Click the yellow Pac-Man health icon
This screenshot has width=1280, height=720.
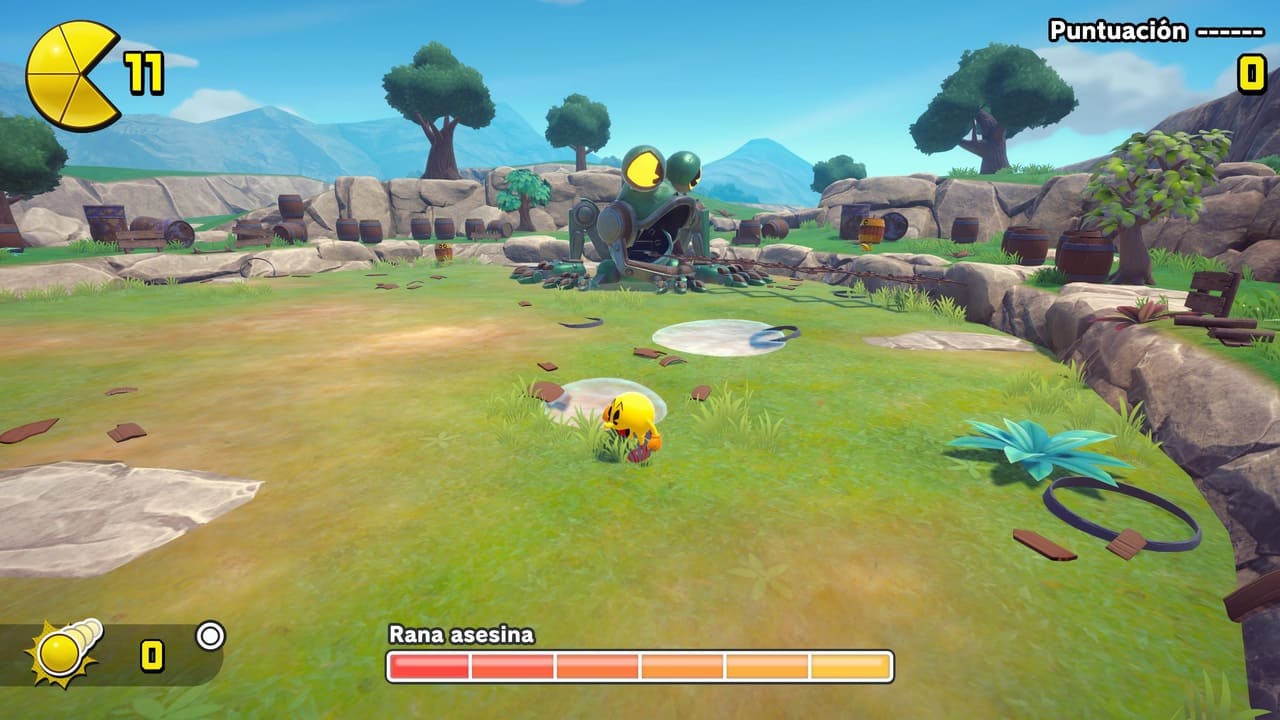[70, 75]
